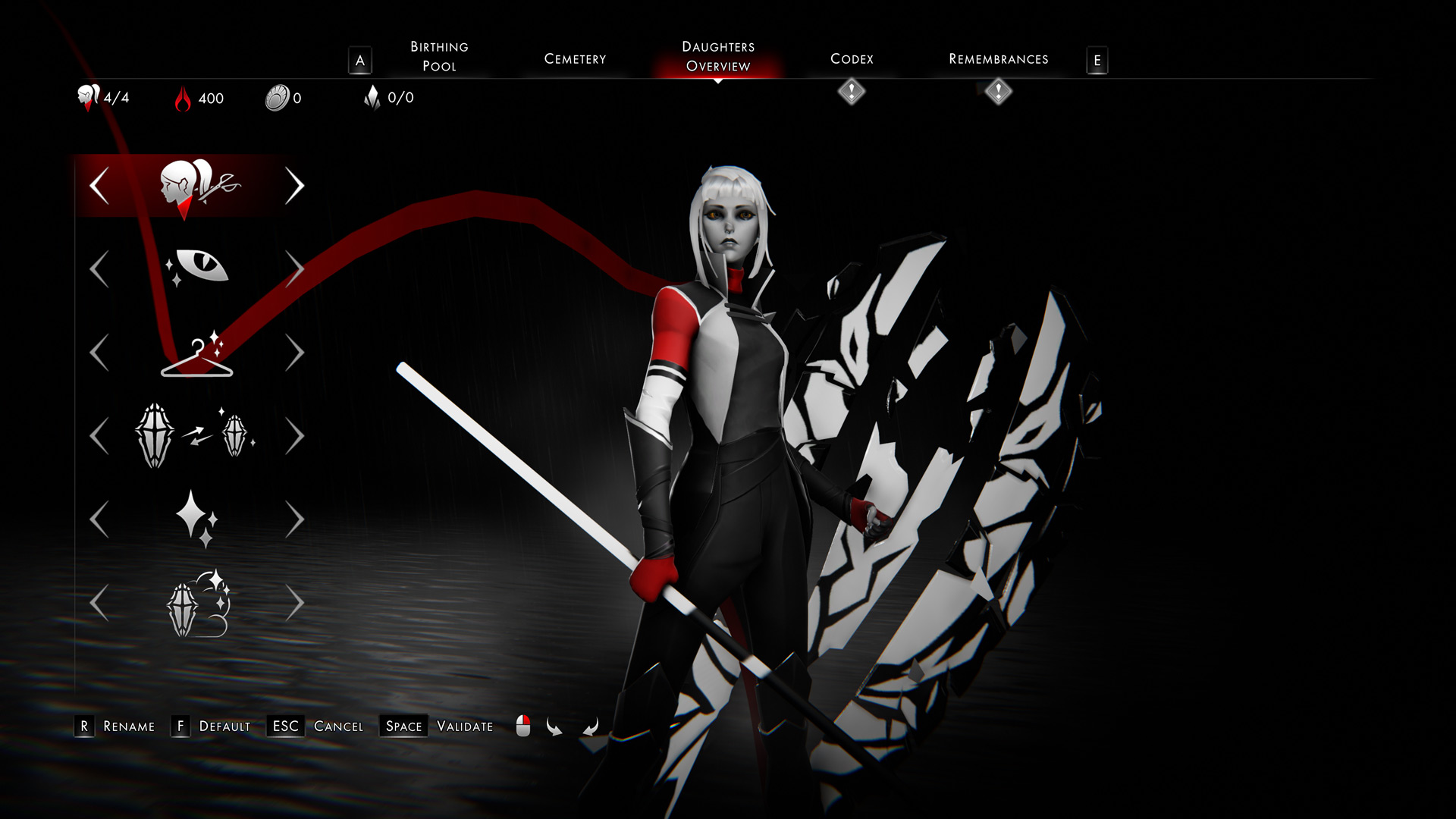
Task: Click the hanger outfit customization icon
Action: 199,354
